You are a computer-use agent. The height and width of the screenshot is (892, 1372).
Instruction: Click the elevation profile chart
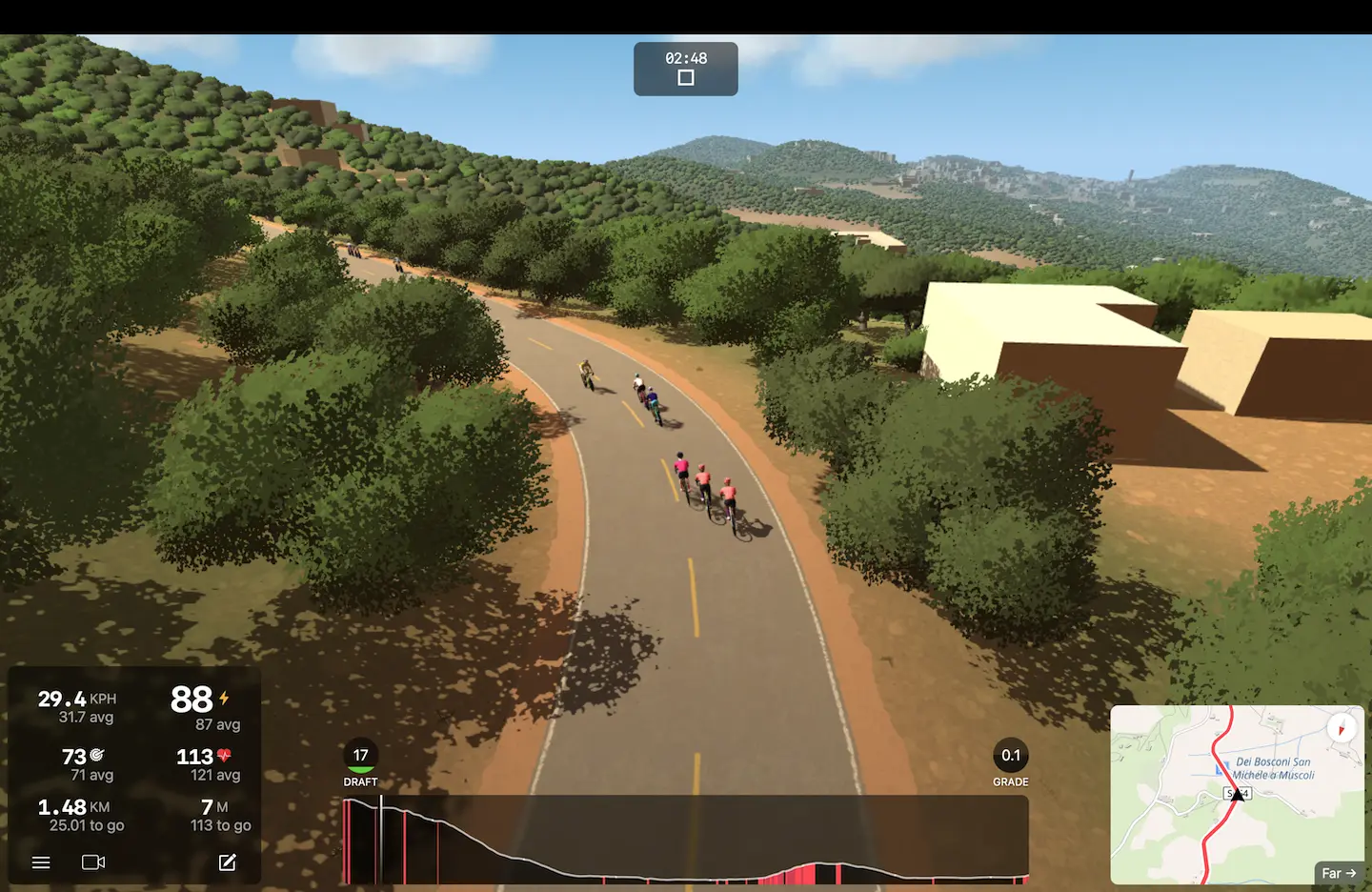coord(685,841)
